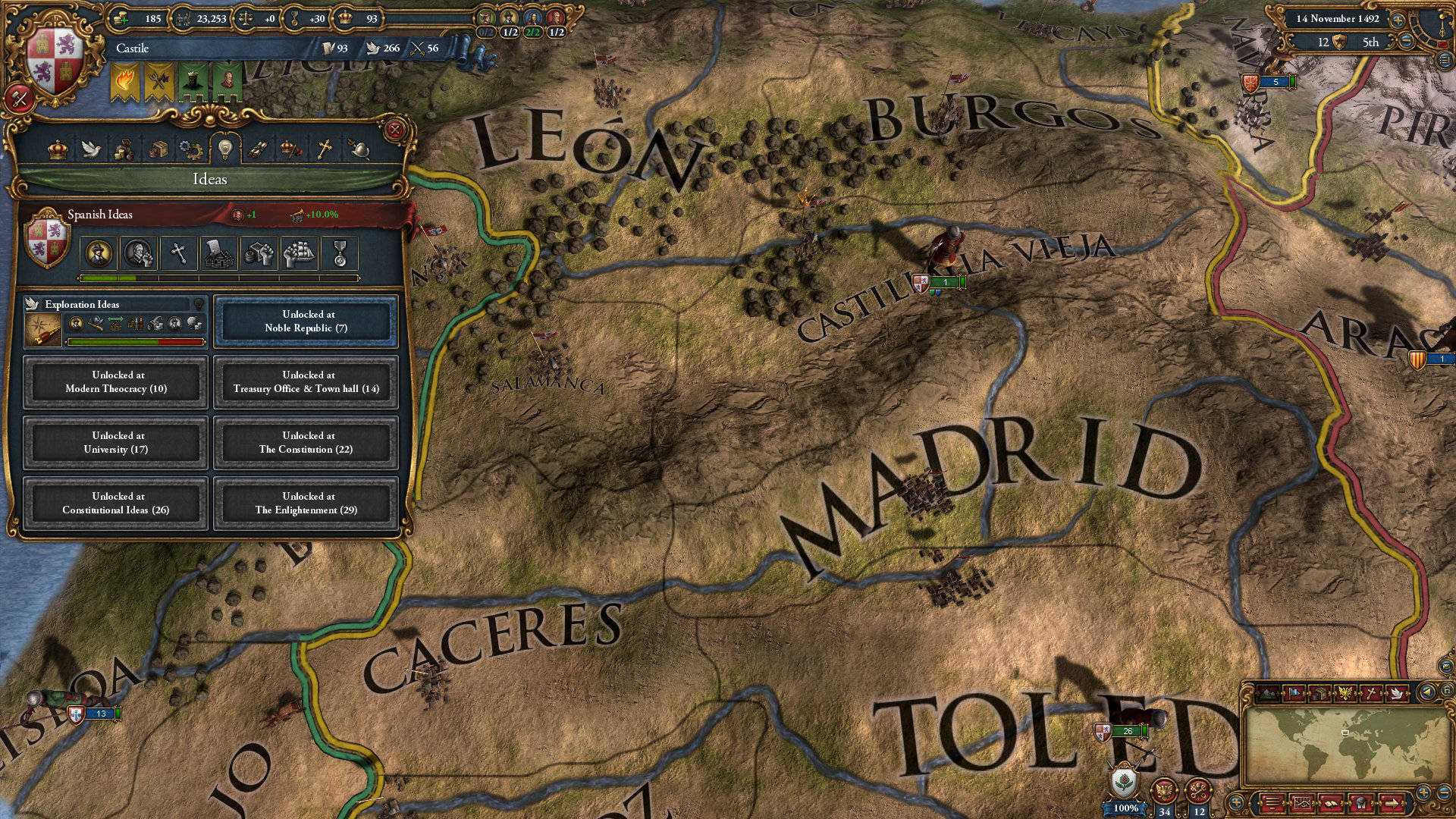Toggle the terrain mapmode above the minimap

1269,692
